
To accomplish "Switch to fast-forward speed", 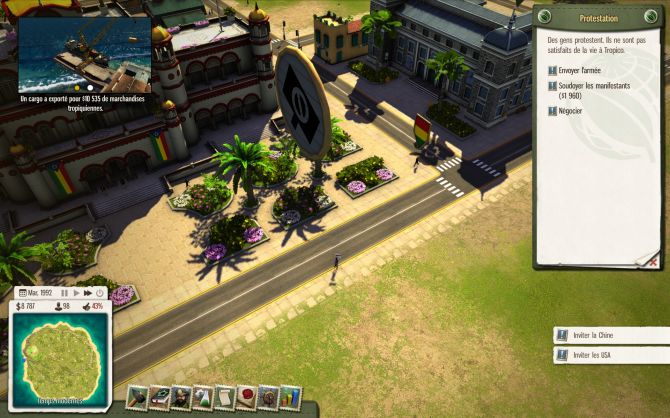I will coord(88,293).
